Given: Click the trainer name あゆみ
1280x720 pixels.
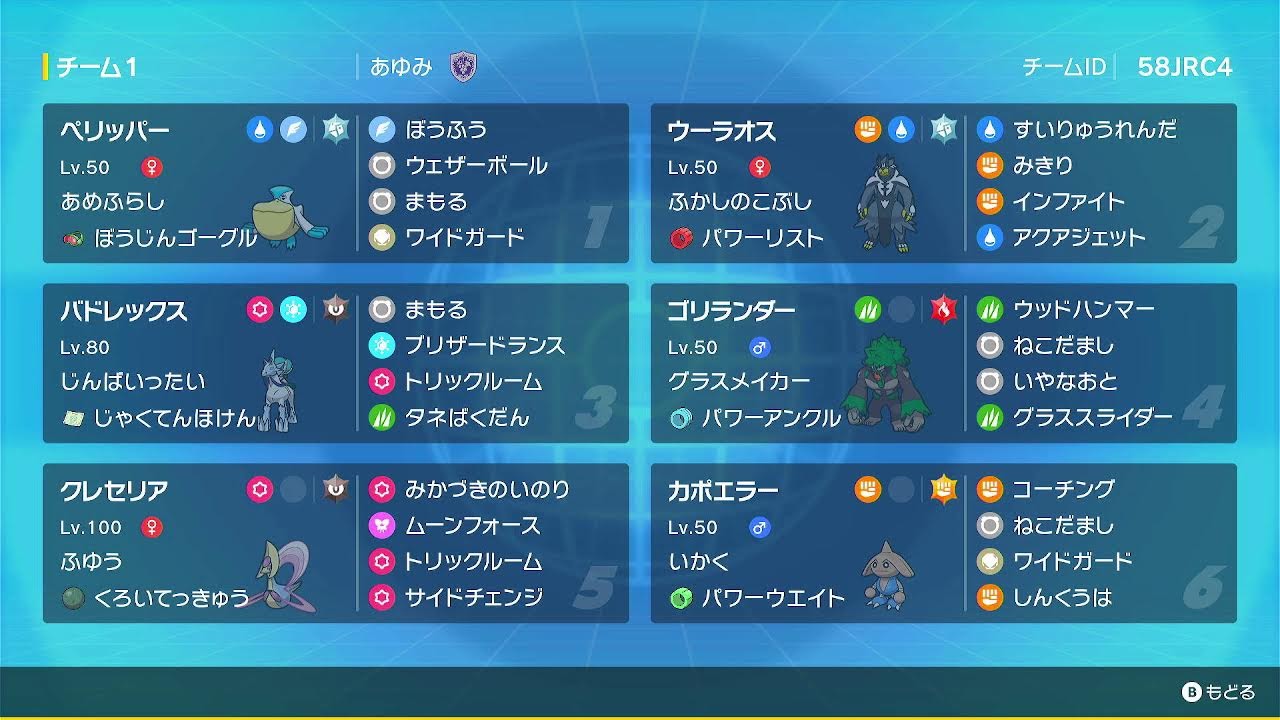Looking at the screenshot, I should pos(400,68).
